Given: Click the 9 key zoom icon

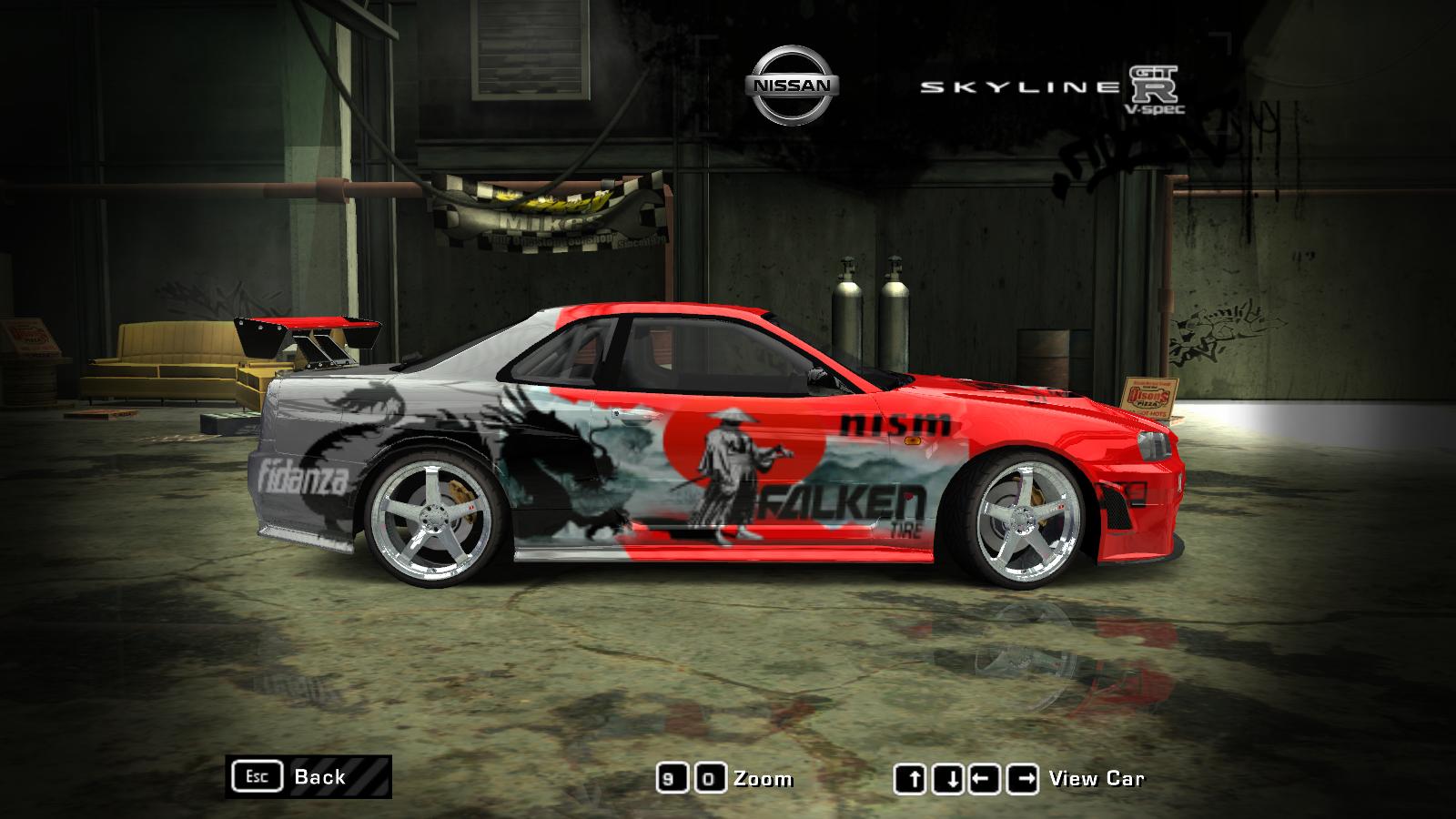Looking at the screenshot, I should coord(673,778).
